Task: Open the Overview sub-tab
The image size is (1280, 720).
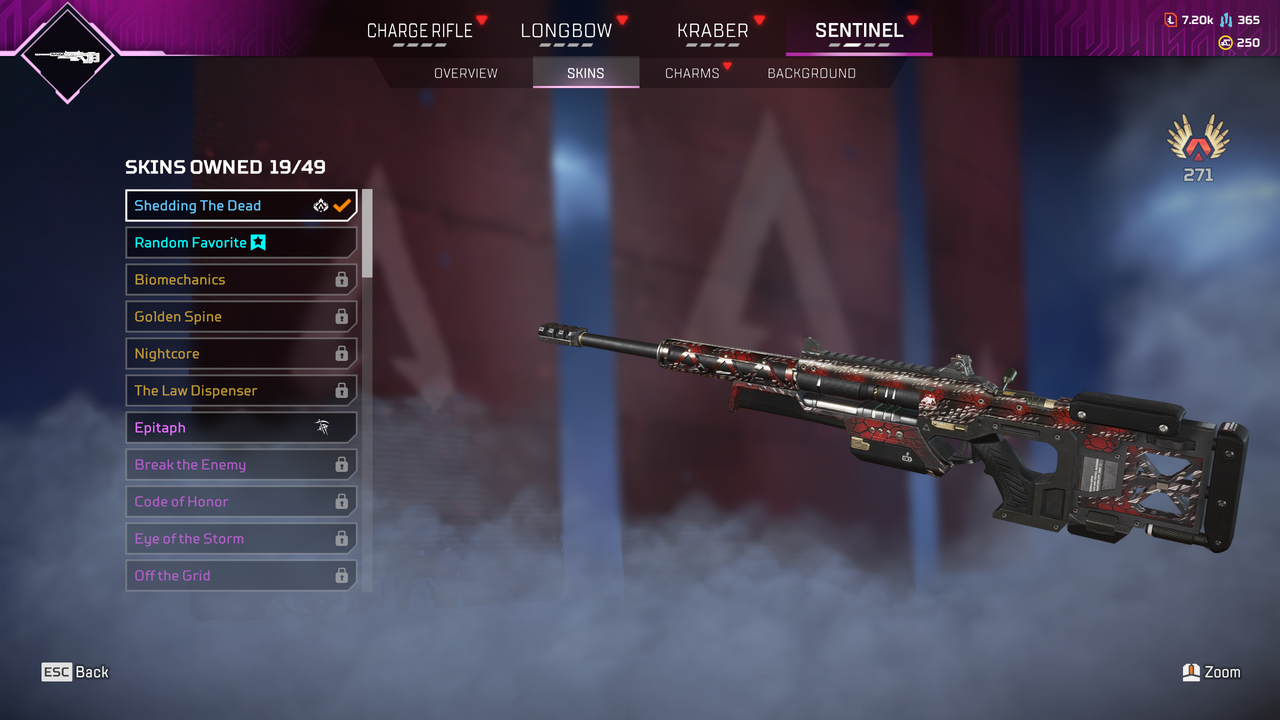Action: pos(465,73)
